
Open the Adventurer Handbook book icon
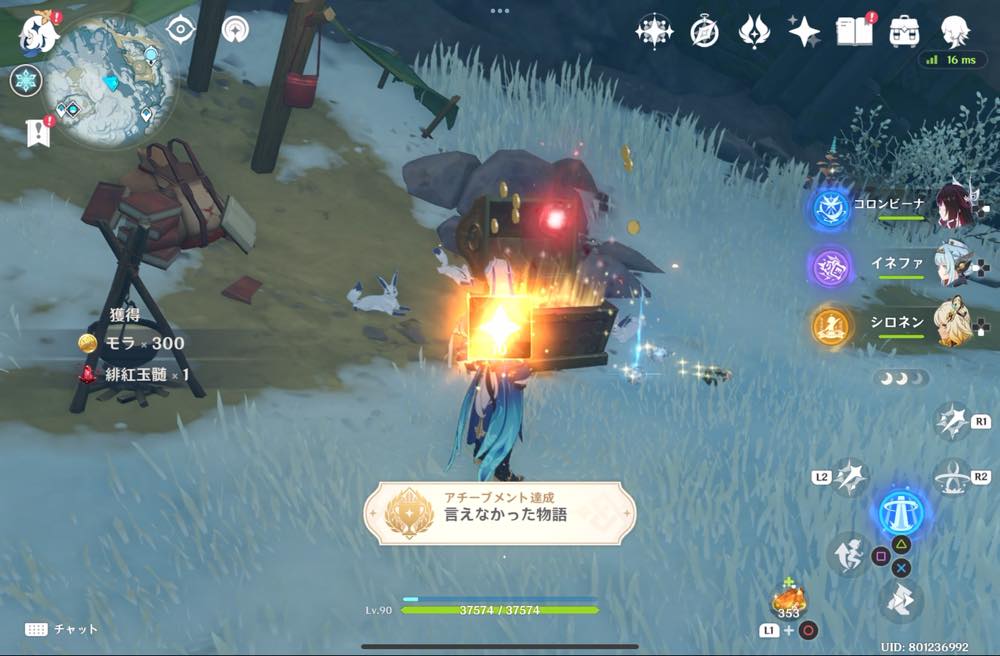pos(853,31)
